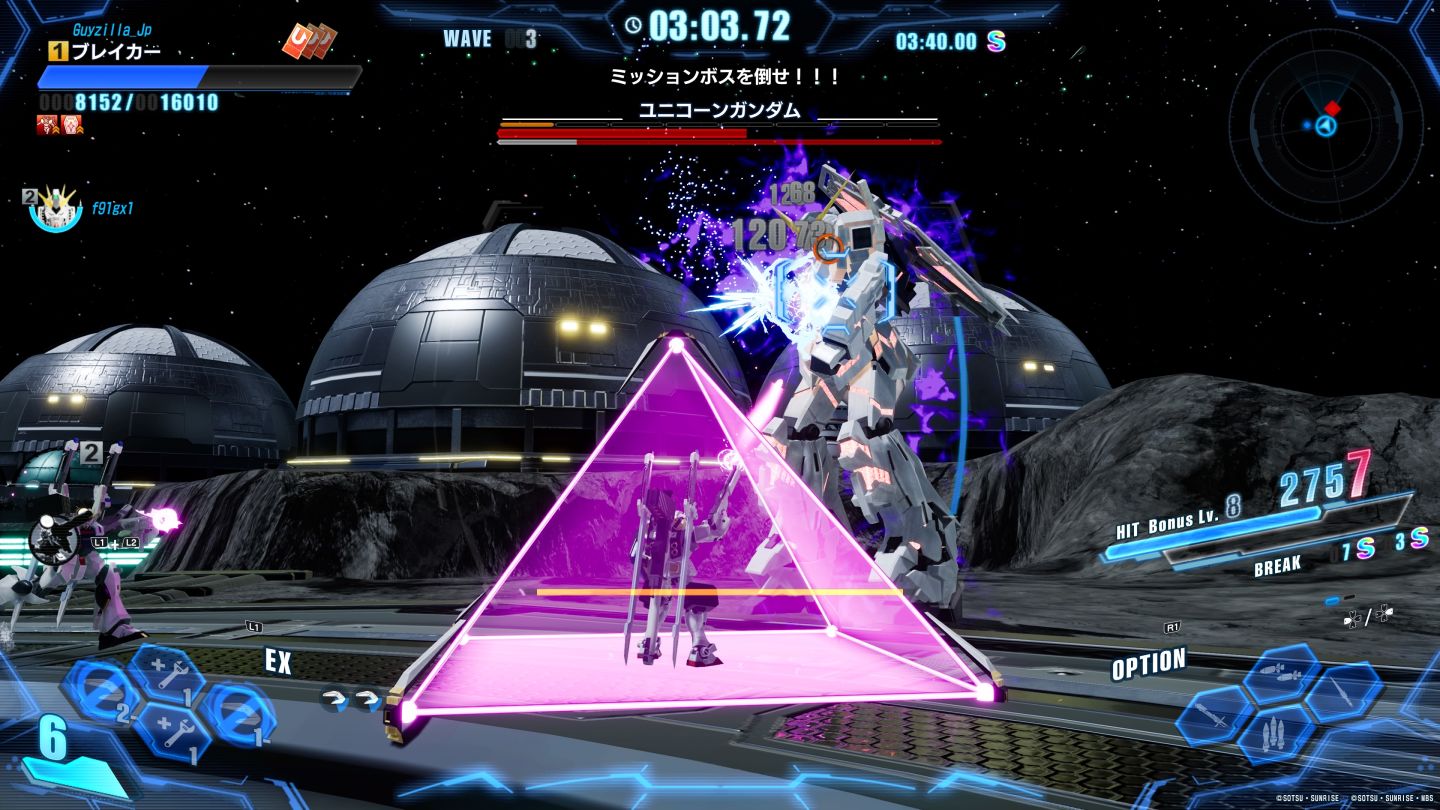Image resolution: width=1440 pixels, height=810 pixels.
Task: Activate the upper wrench repair EX skill
Action: click(x=167, y=673)
